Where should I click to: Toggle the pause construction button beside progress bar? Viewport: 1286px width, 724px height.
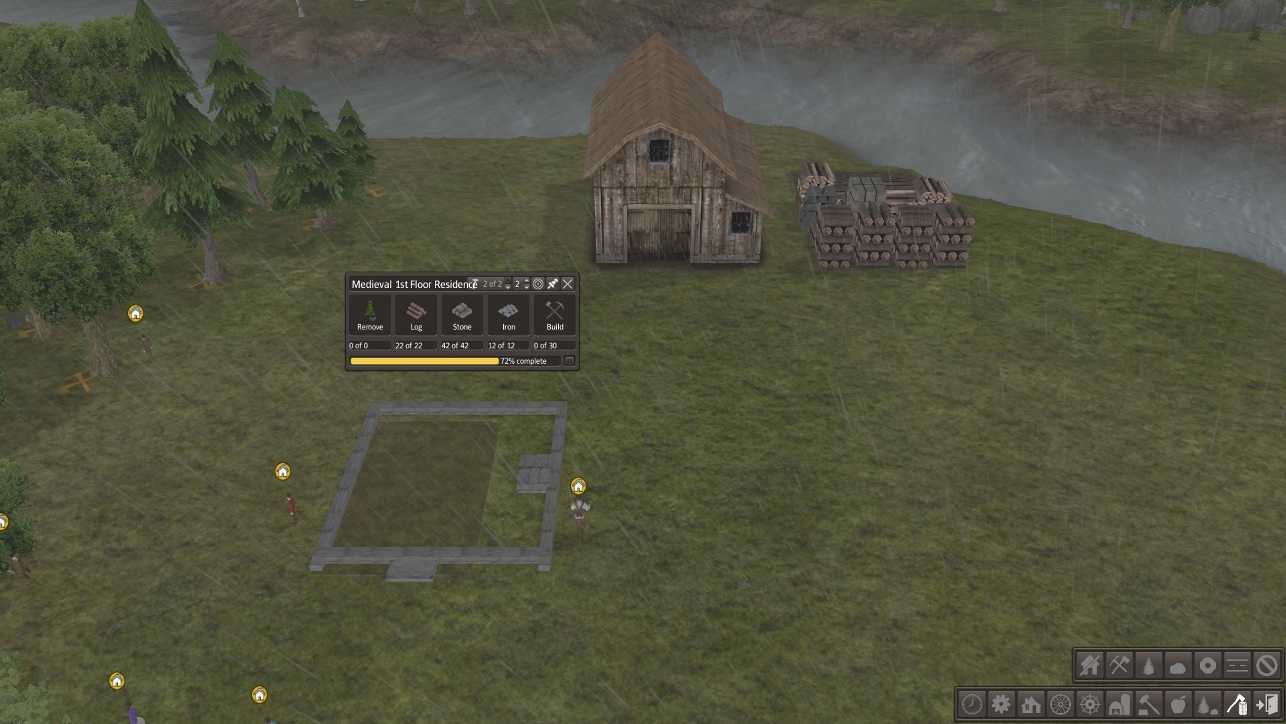[x=569, y=361]
